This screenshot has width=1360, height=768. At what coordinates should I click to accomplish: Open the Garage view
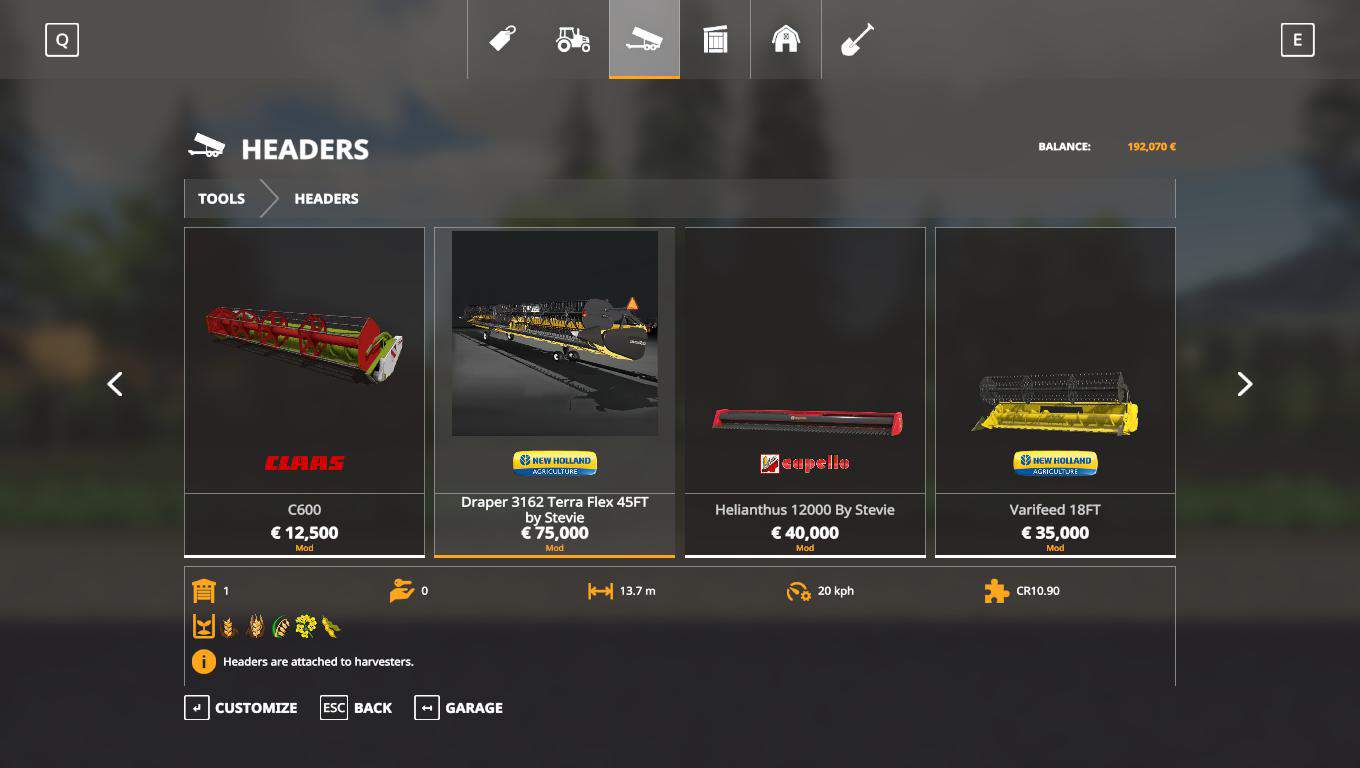[459, 708]
